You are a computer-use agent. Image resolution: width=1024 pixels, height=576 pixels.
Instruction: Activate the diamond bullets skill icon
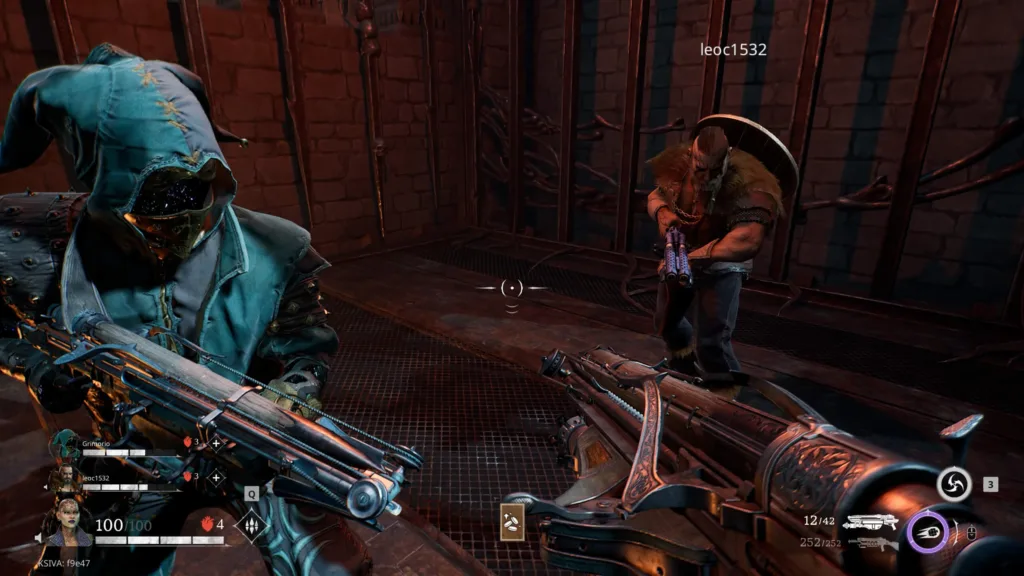coord(250,524)
